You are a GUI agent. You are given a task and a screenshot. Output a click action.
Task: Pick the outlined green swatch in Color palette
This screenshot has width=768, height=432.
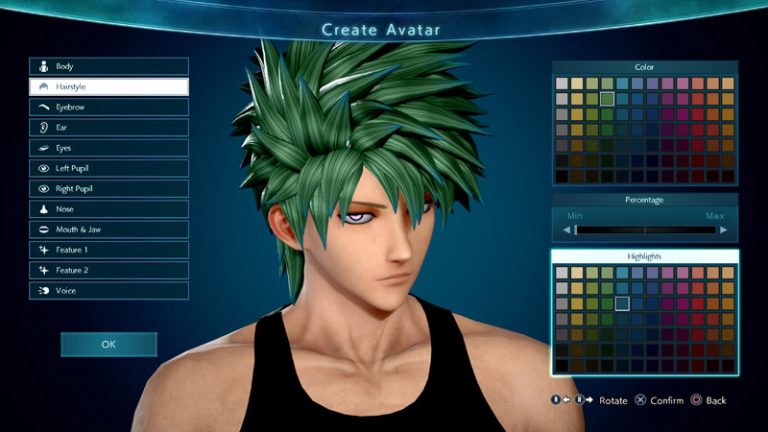(607, 99)
